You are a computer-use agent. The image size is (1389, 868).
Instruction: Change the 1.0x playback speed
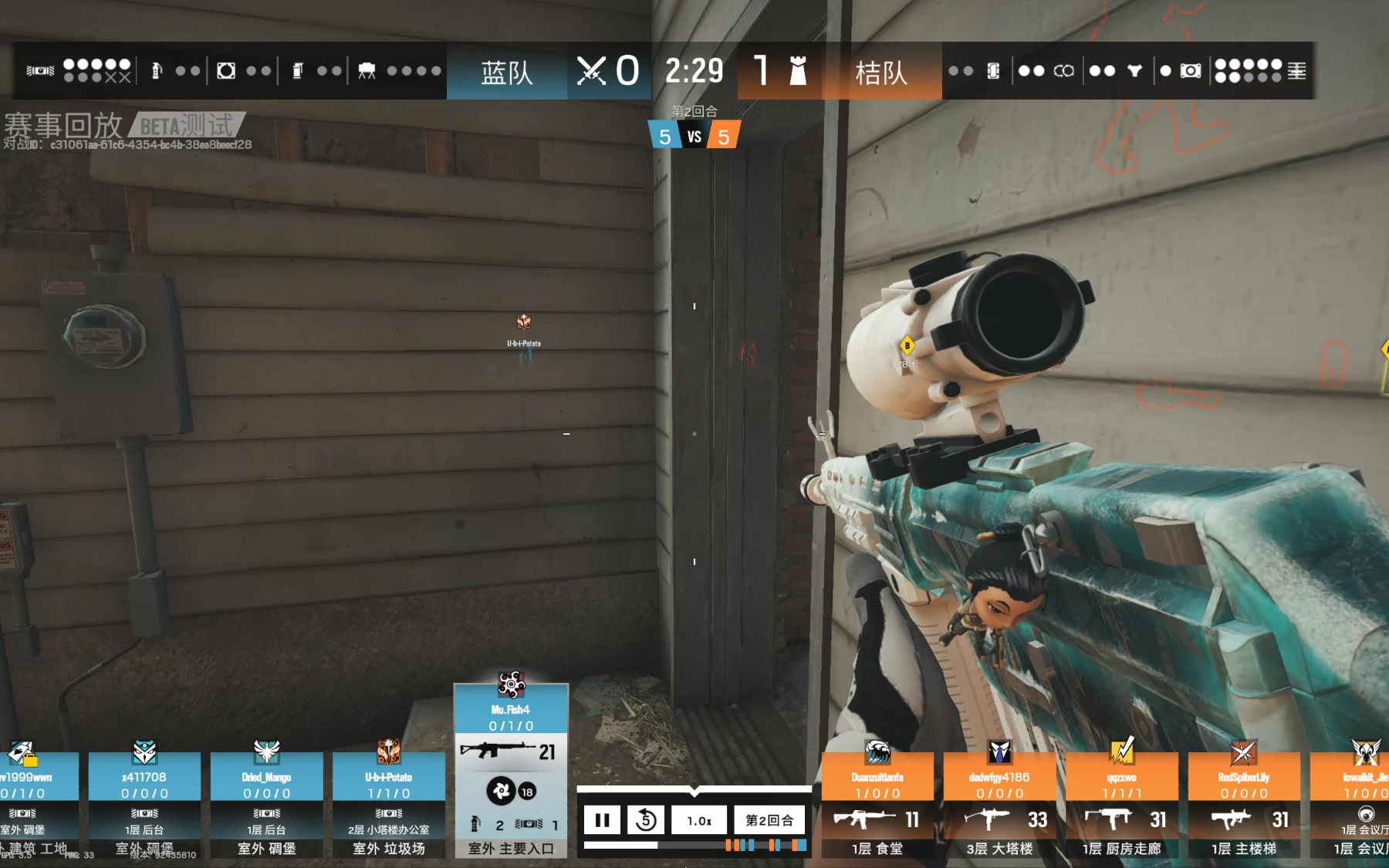(699, 820)
